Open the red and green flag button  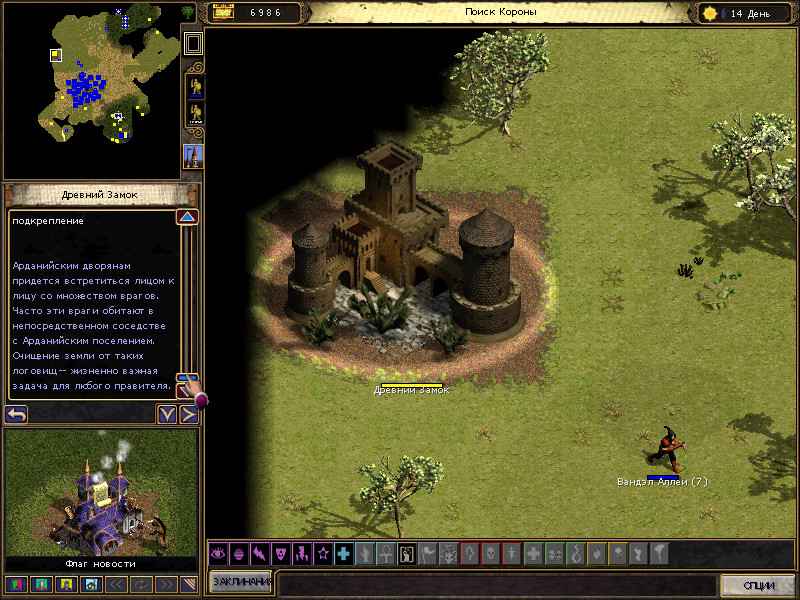pos(17,584)
